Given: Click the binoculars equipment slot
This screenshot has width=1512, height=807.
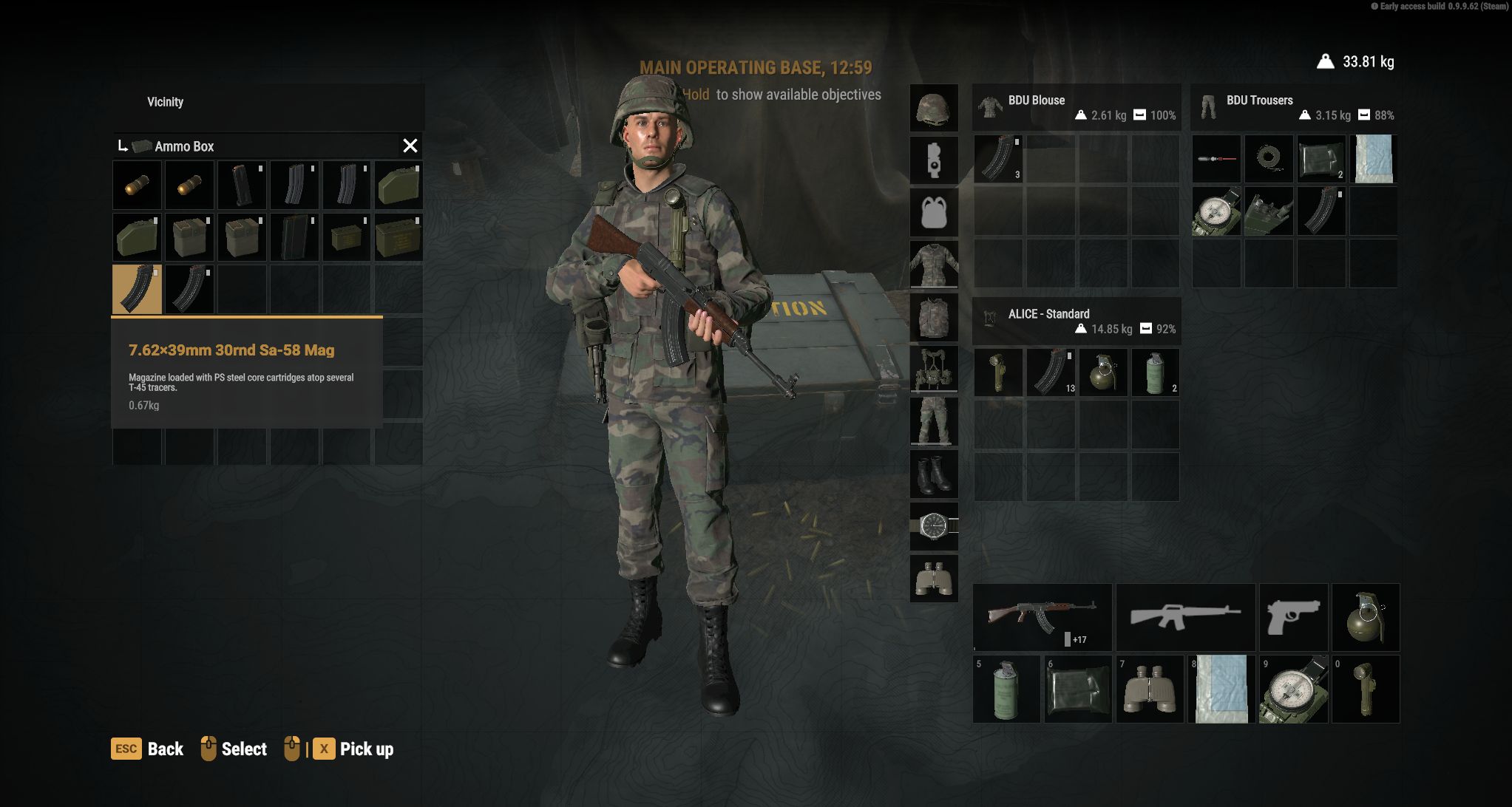Looking at the screenshot, I should pos(935,579).
